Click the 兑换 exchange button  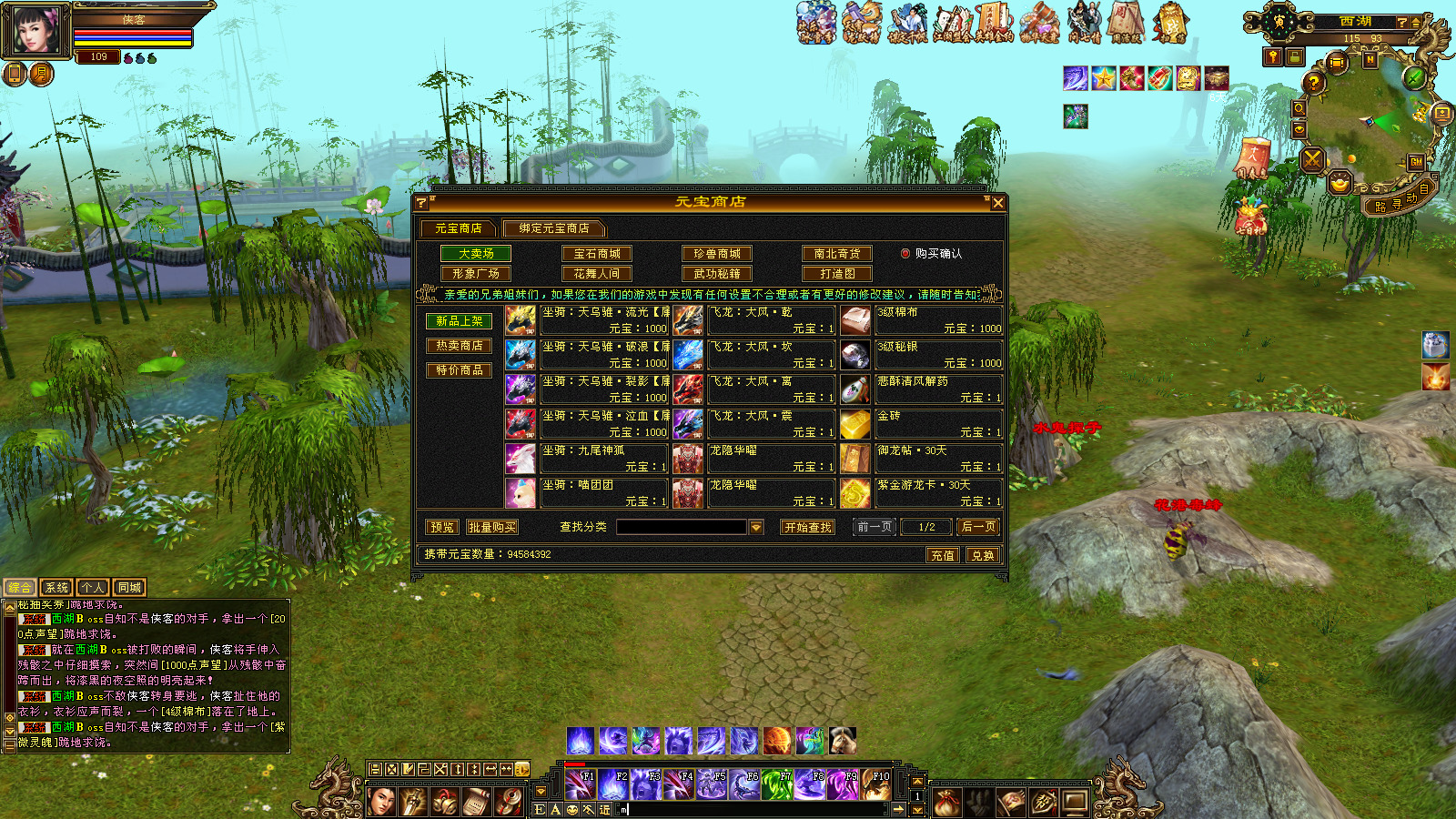[983, 555]
